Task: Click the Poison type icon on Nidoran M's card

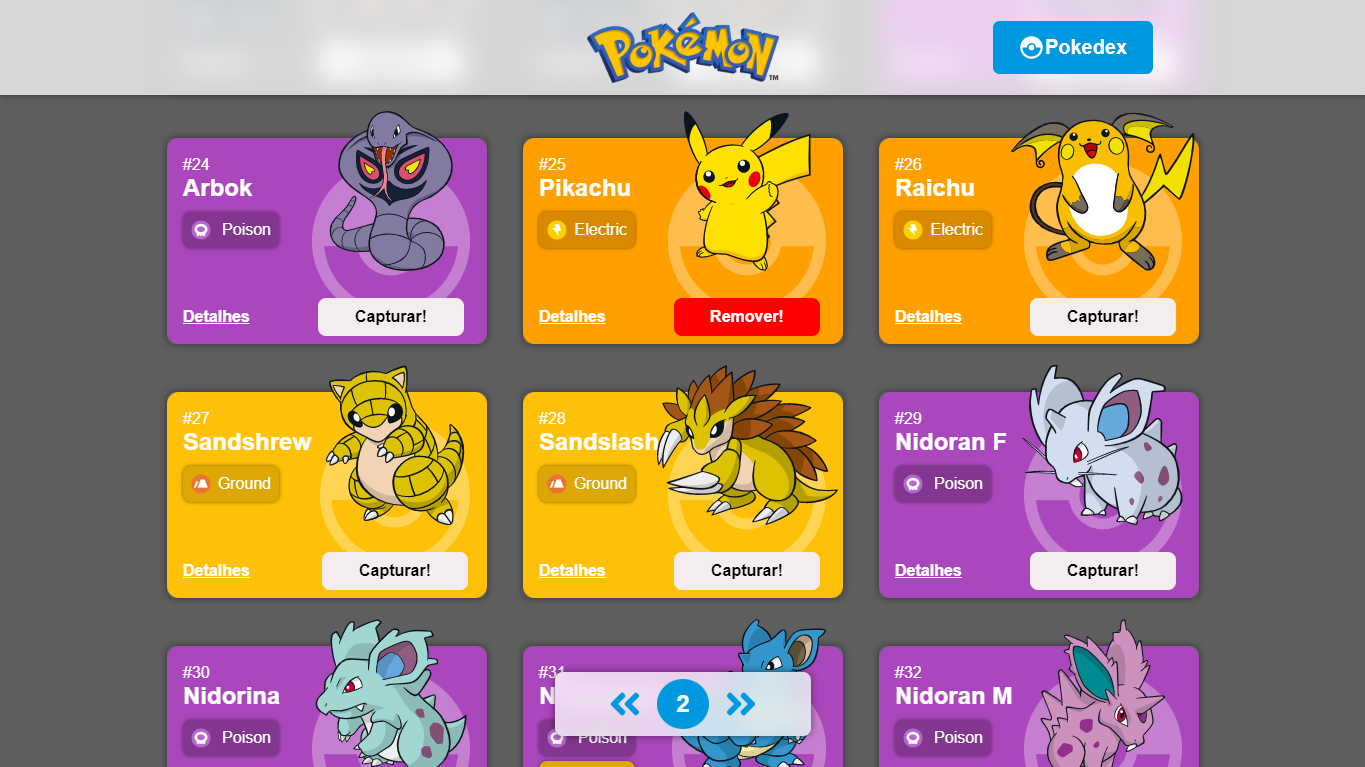Action: click(915, 738)
